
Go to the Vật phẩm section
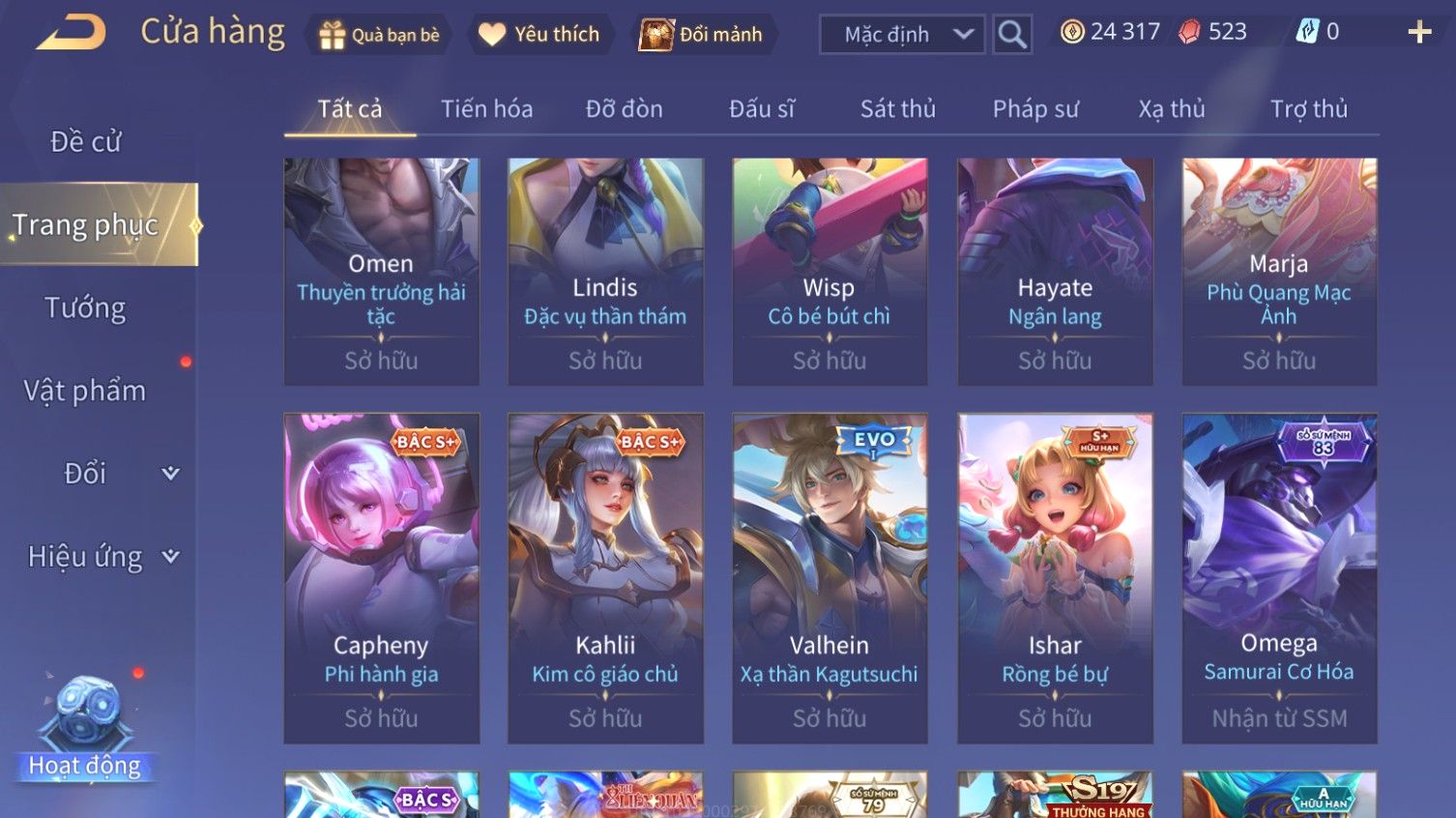point(85,391)
